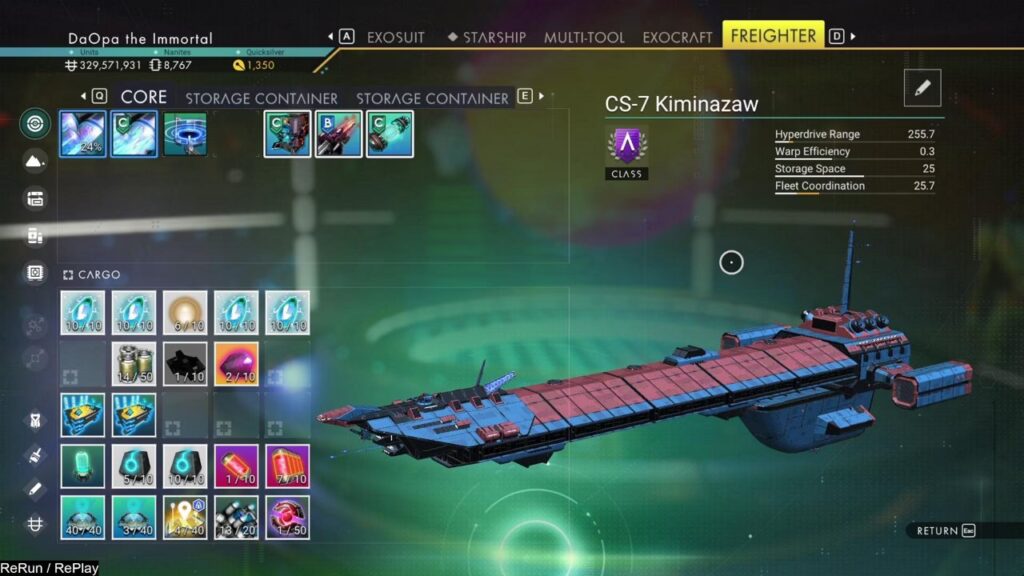Switch to the Exosuit tab

click(x=395, y=37)
